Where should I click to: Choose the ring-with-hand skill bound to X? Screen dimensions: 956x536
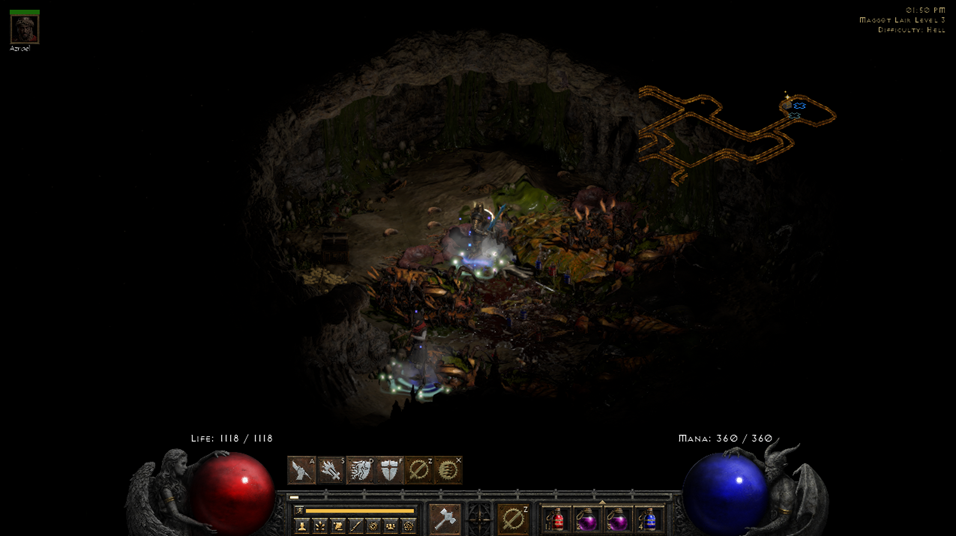click(x=448, y=470)
